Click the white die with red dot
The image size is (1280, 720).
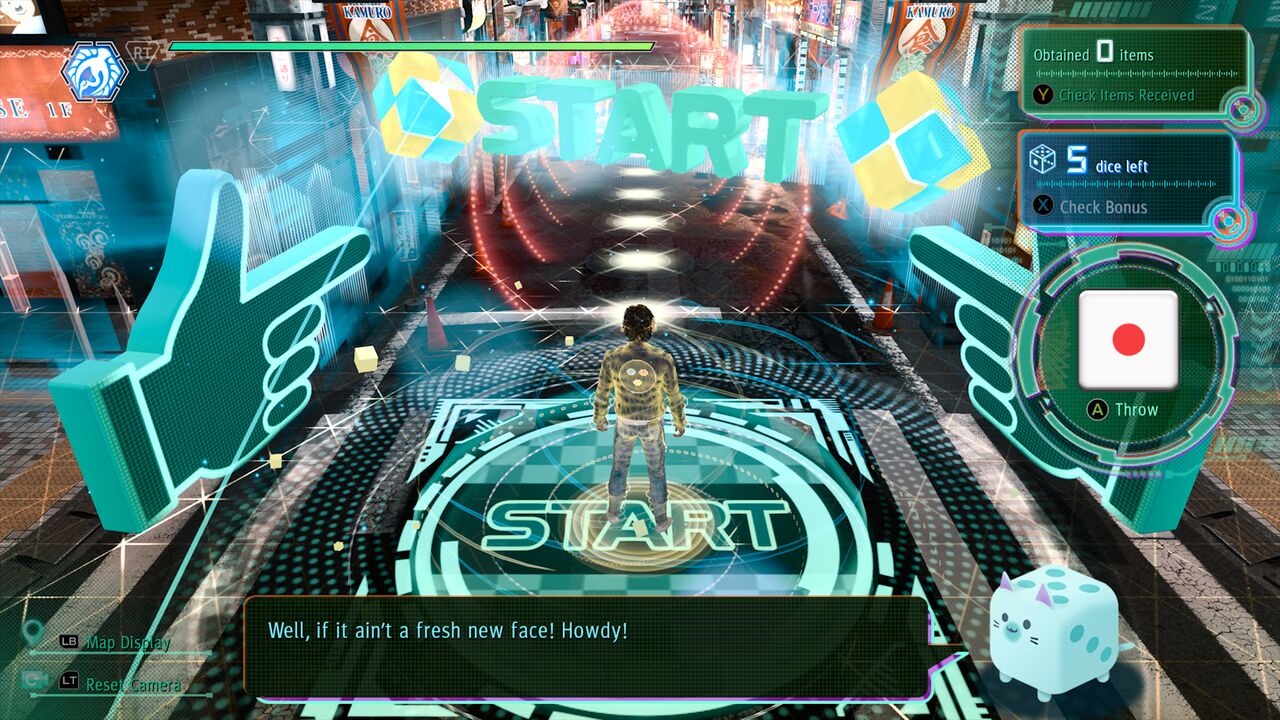(1128, 340)
